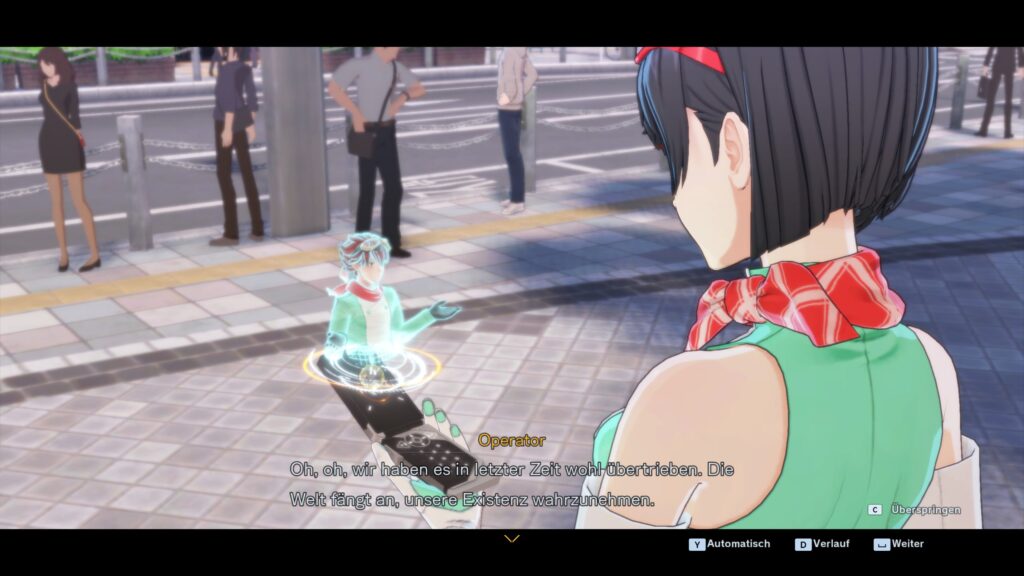Enable the Automatisch dialogue mode
This screenshot has width=1024, height=576.
(x=731, y=544)
